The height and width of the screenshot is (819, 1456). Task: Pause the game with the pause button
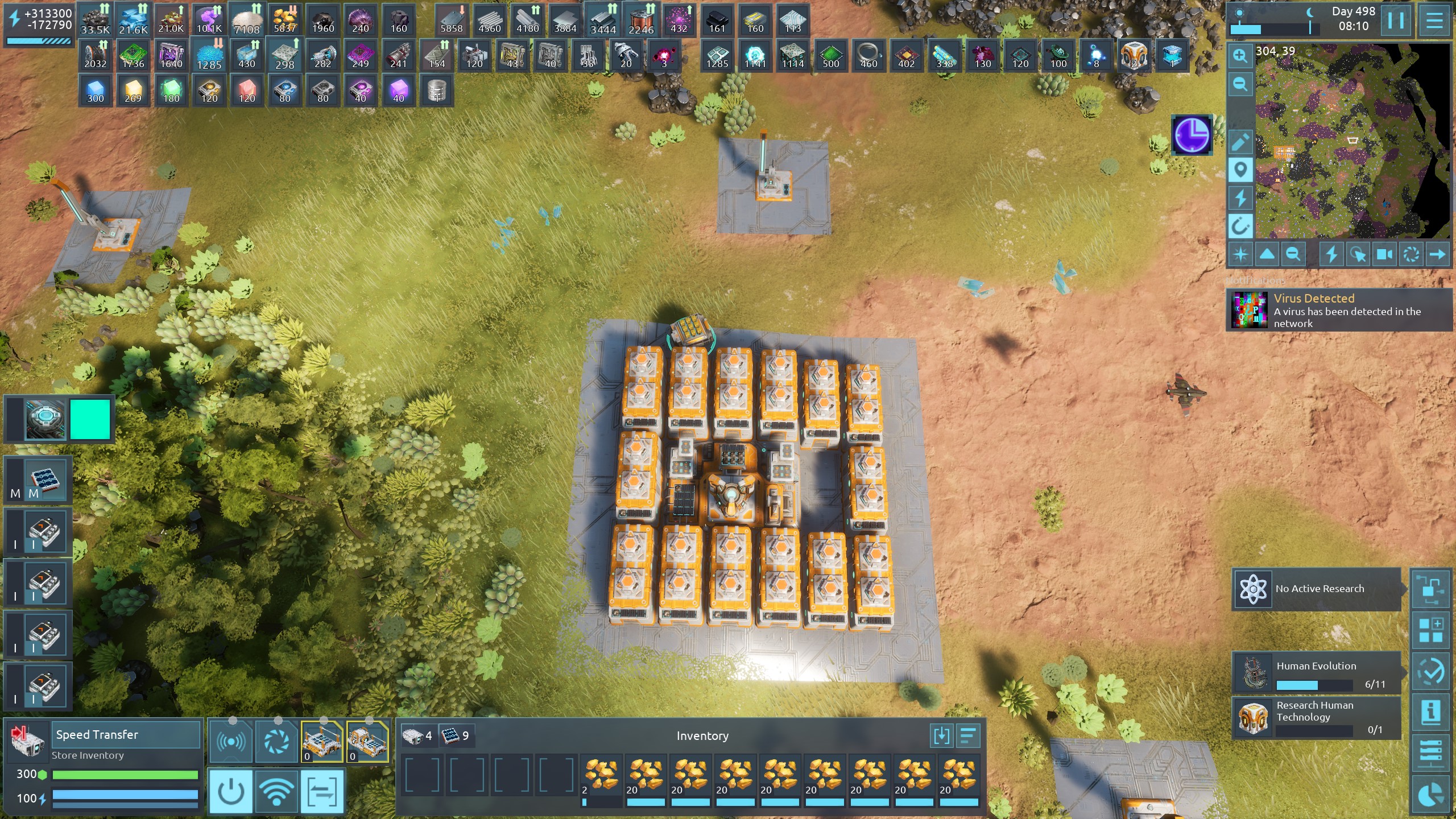[x=1395, y=20]
